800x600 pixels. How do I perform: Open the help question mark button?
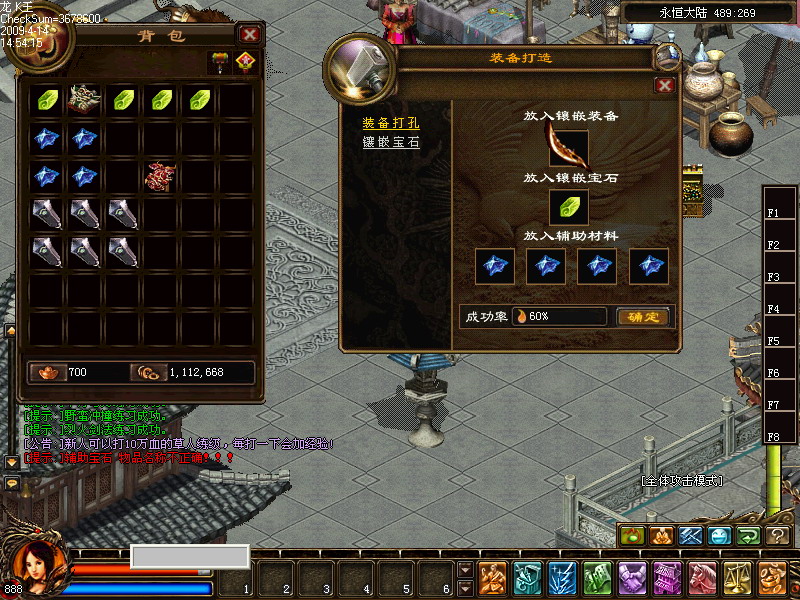[778, 536]
